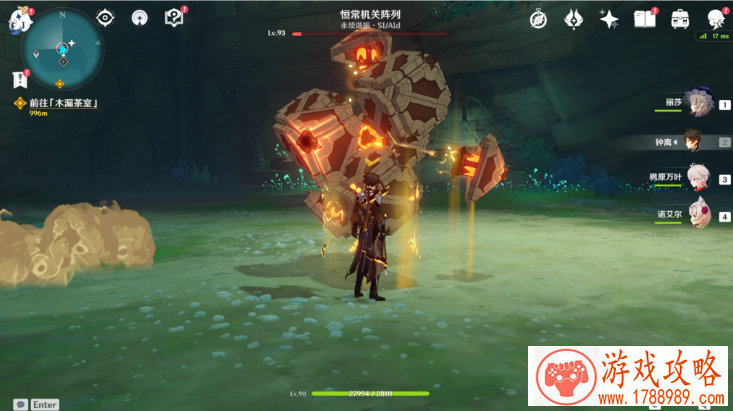Switch to party member 诺艾尔

tap(699, 214)
